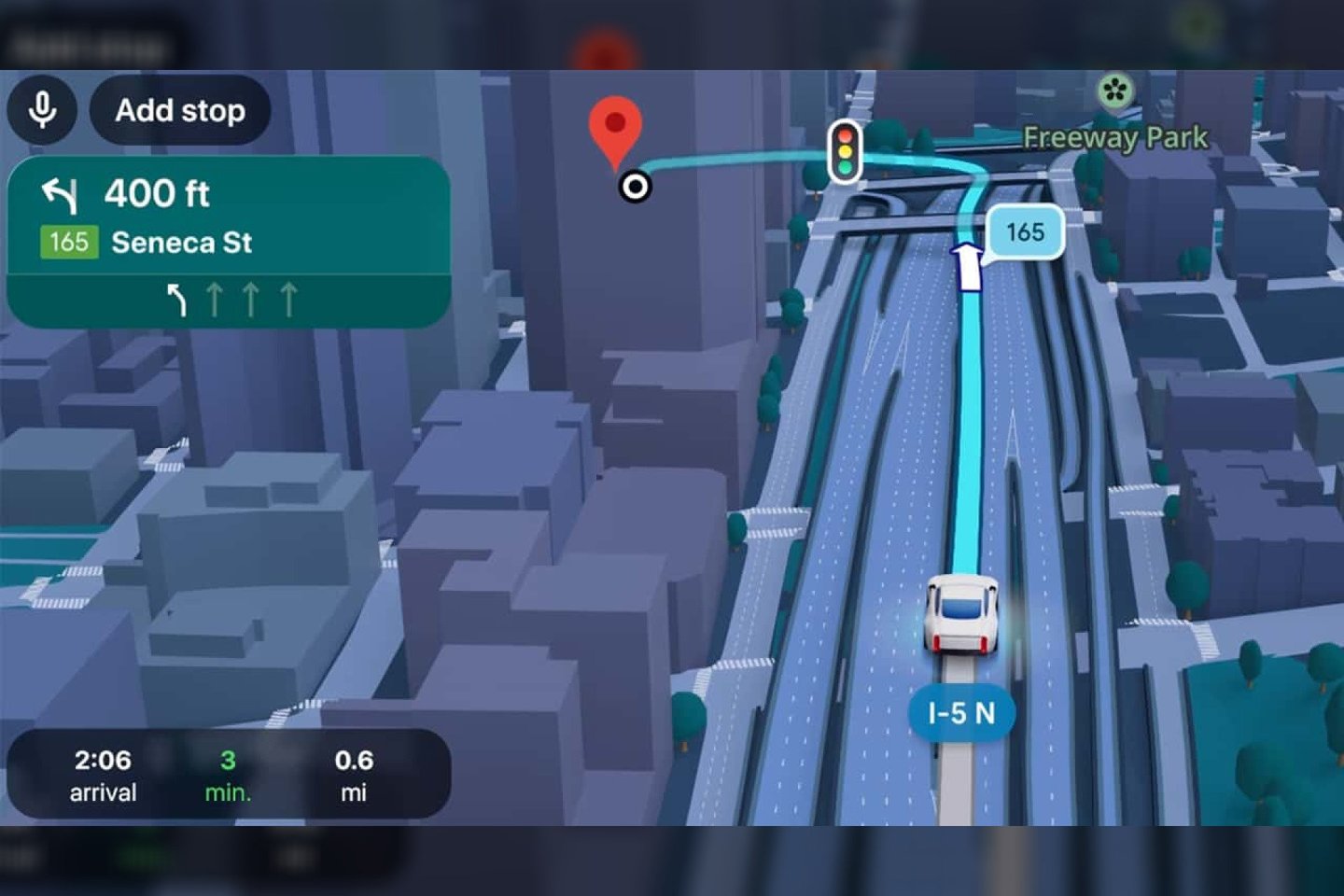This screenshot has height=896, width=1344.
Task: Add a stop to the route
Action: [180, 110]
